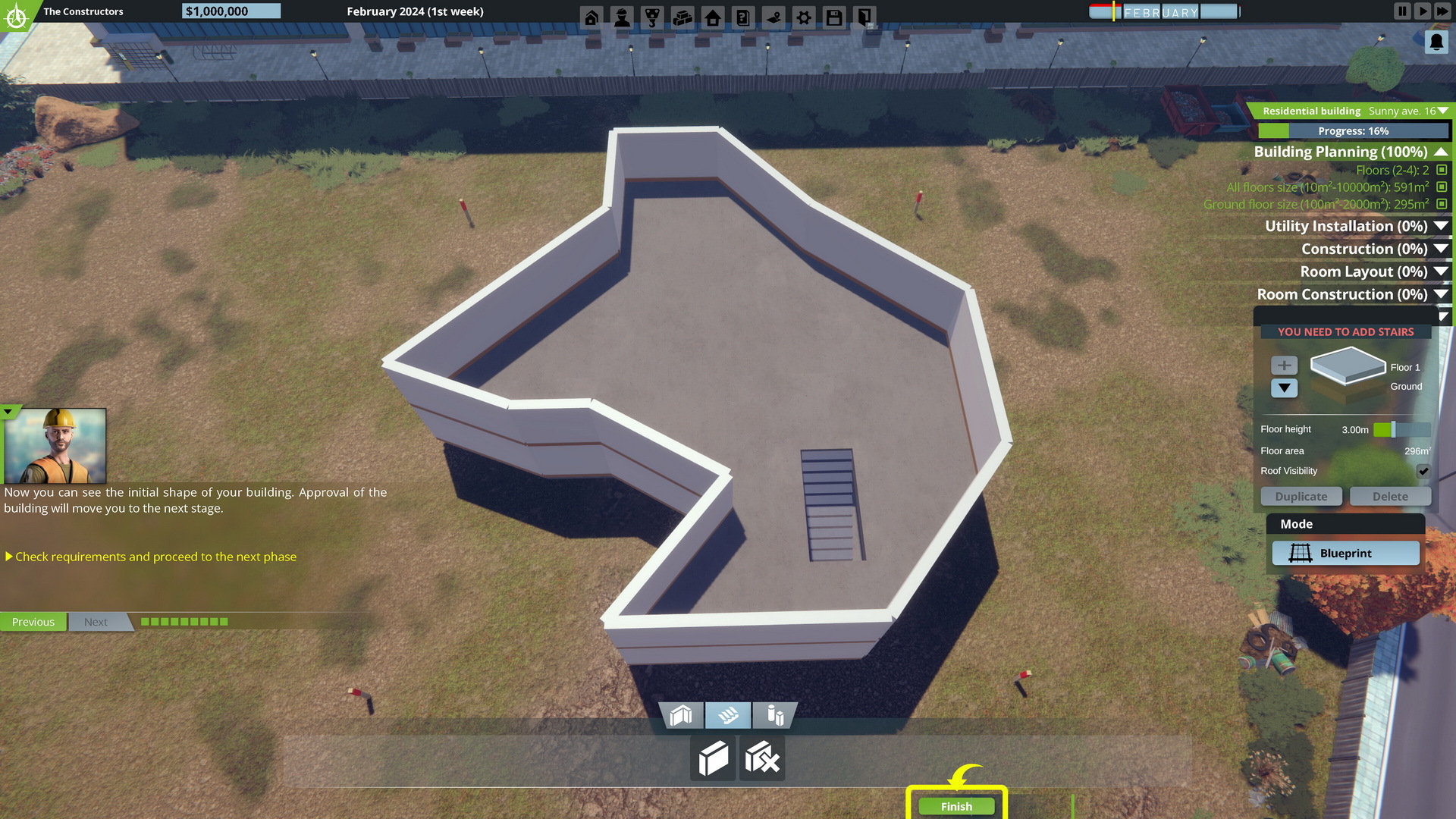Viewport: 1456px width, 819px height.
Task: Open the settings gear icon
Action: click(804, 16)
